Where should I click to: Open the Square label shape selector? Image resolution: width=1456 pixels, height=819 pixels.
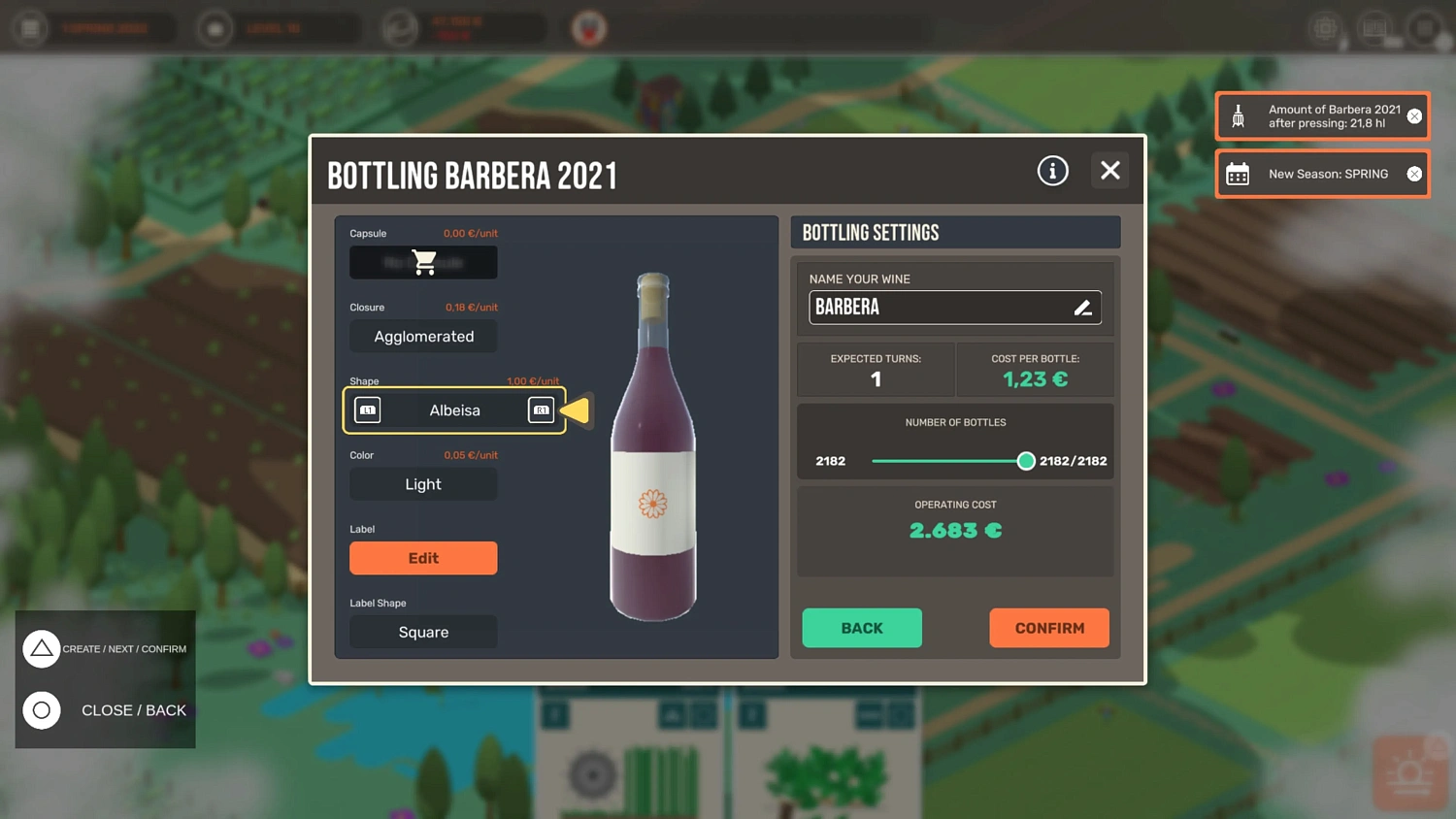click(423, 632)
